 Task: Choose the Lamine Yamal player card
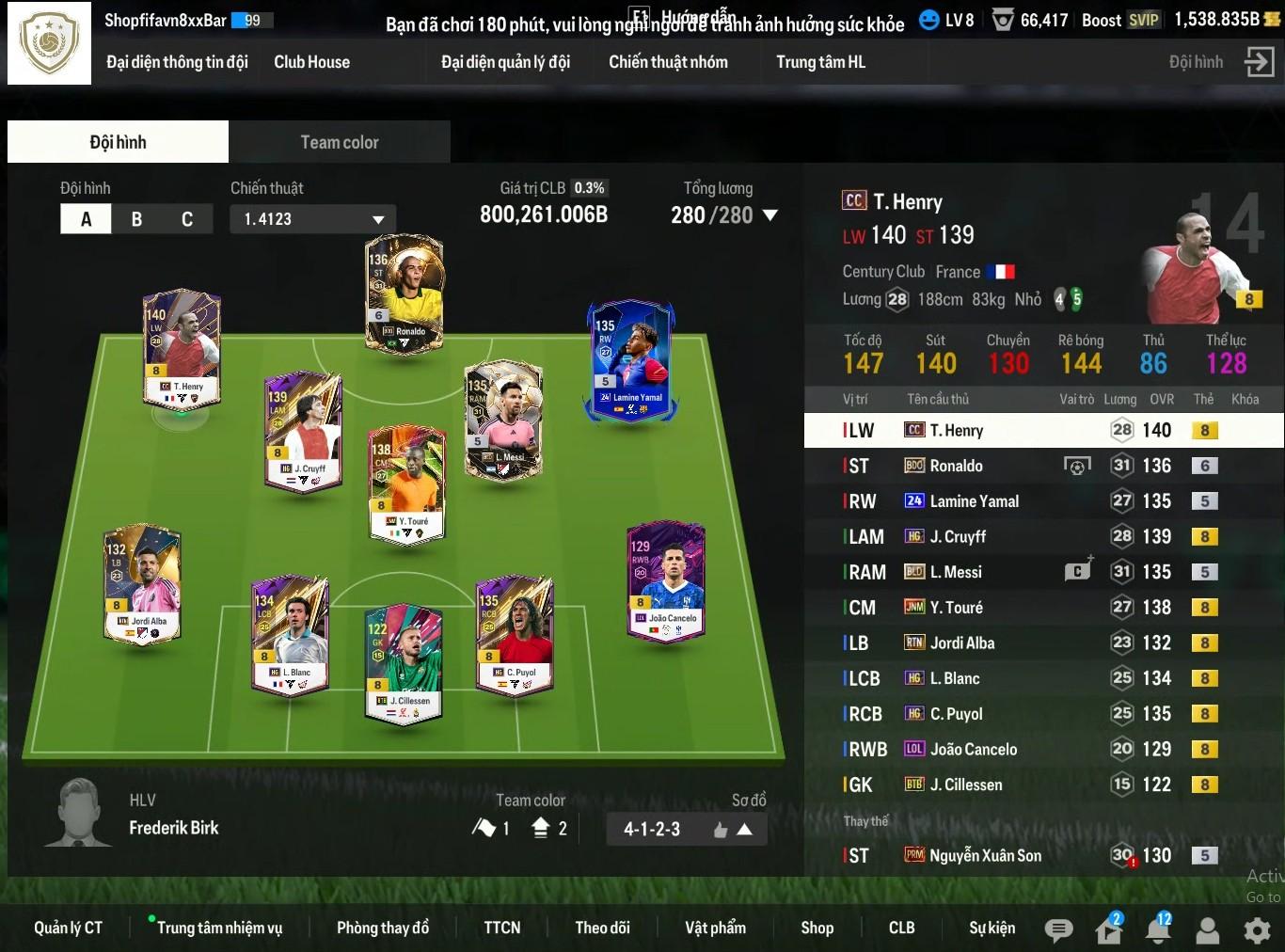pyautogui.click(x=631, y=360)
